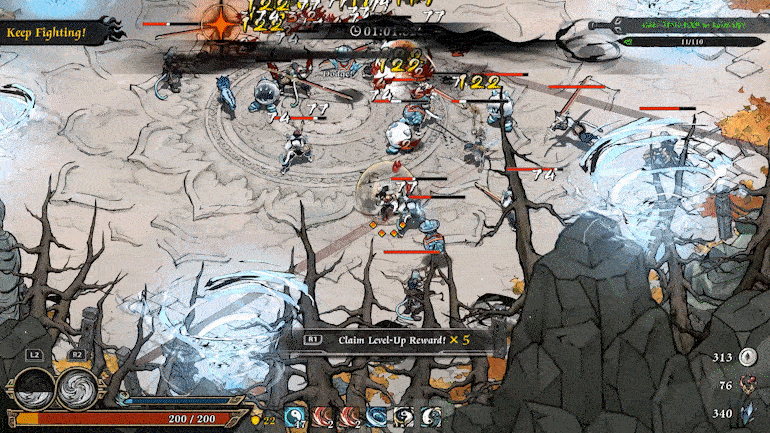Select the yin-yang buff showing 17 stacks

(x=297, y=418)
